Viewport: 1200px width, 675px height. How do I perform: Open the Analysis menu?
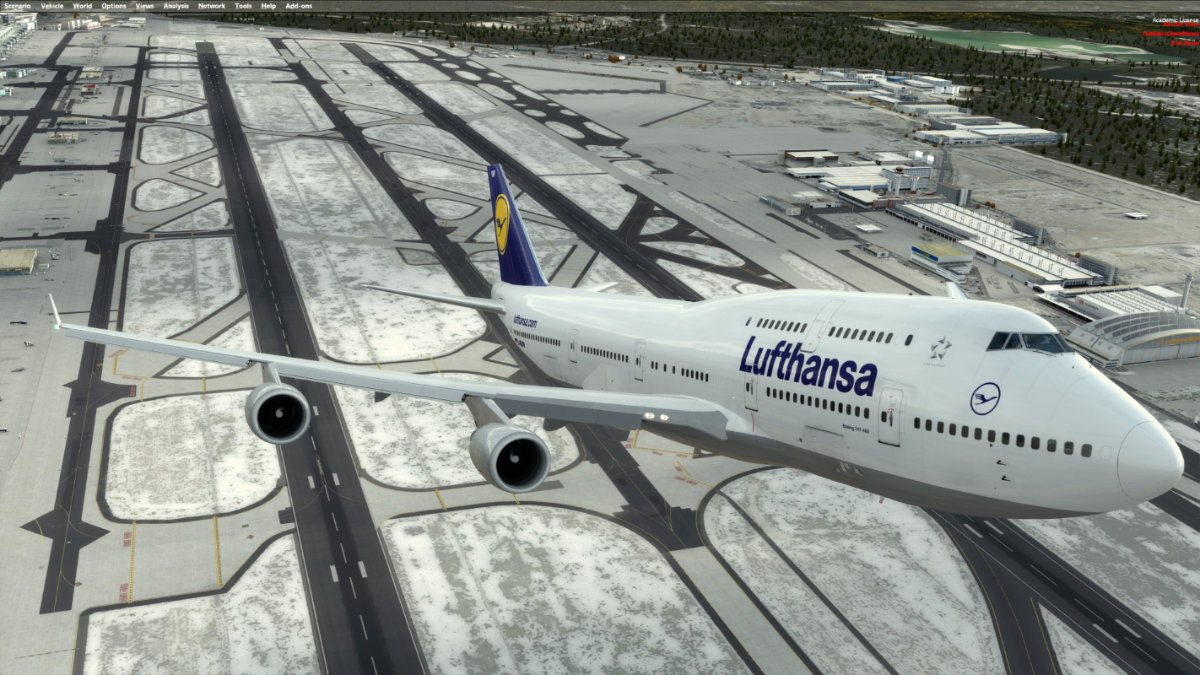[x=176, y=6]
